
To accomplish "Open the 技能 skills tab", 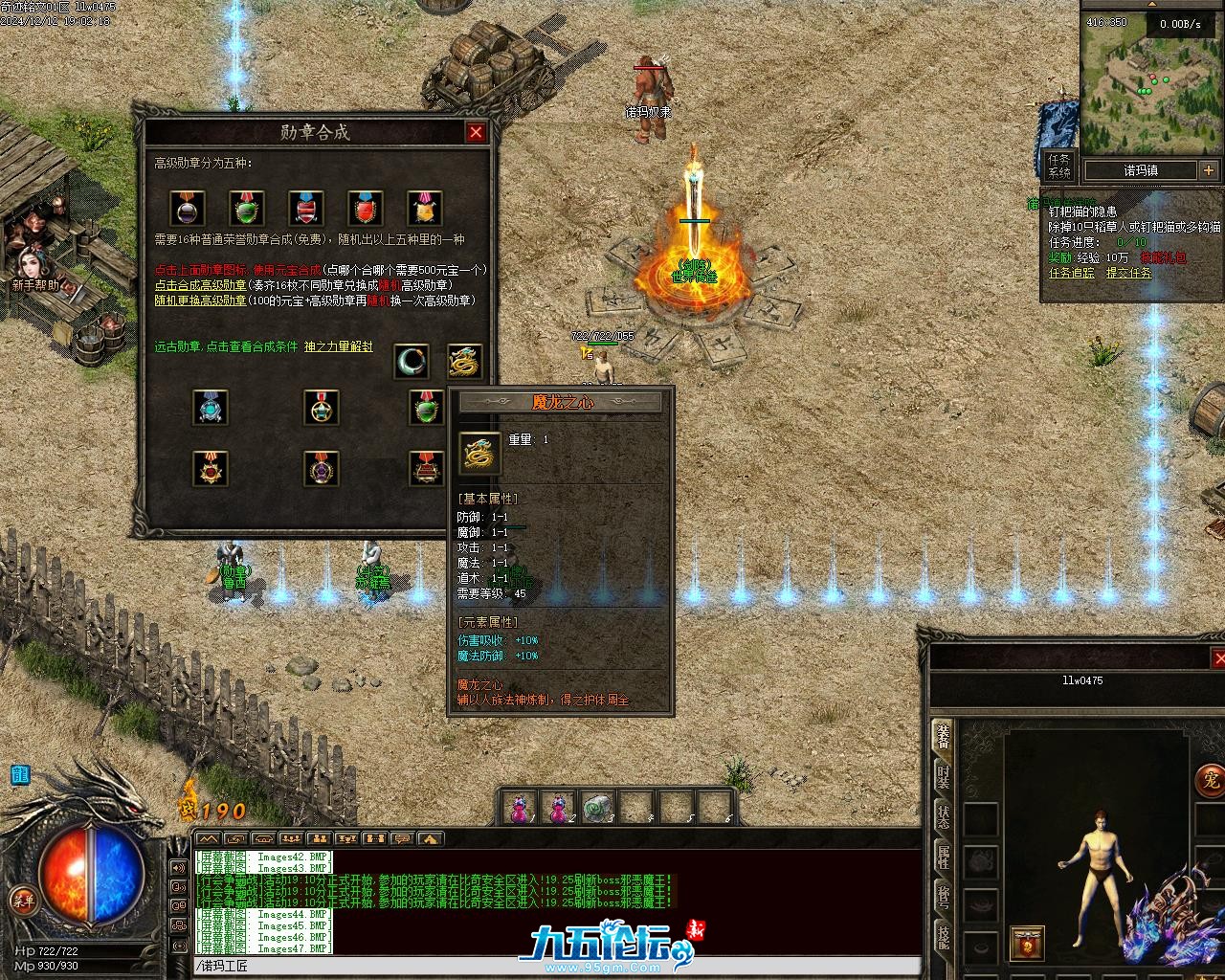I will [944, 938].
